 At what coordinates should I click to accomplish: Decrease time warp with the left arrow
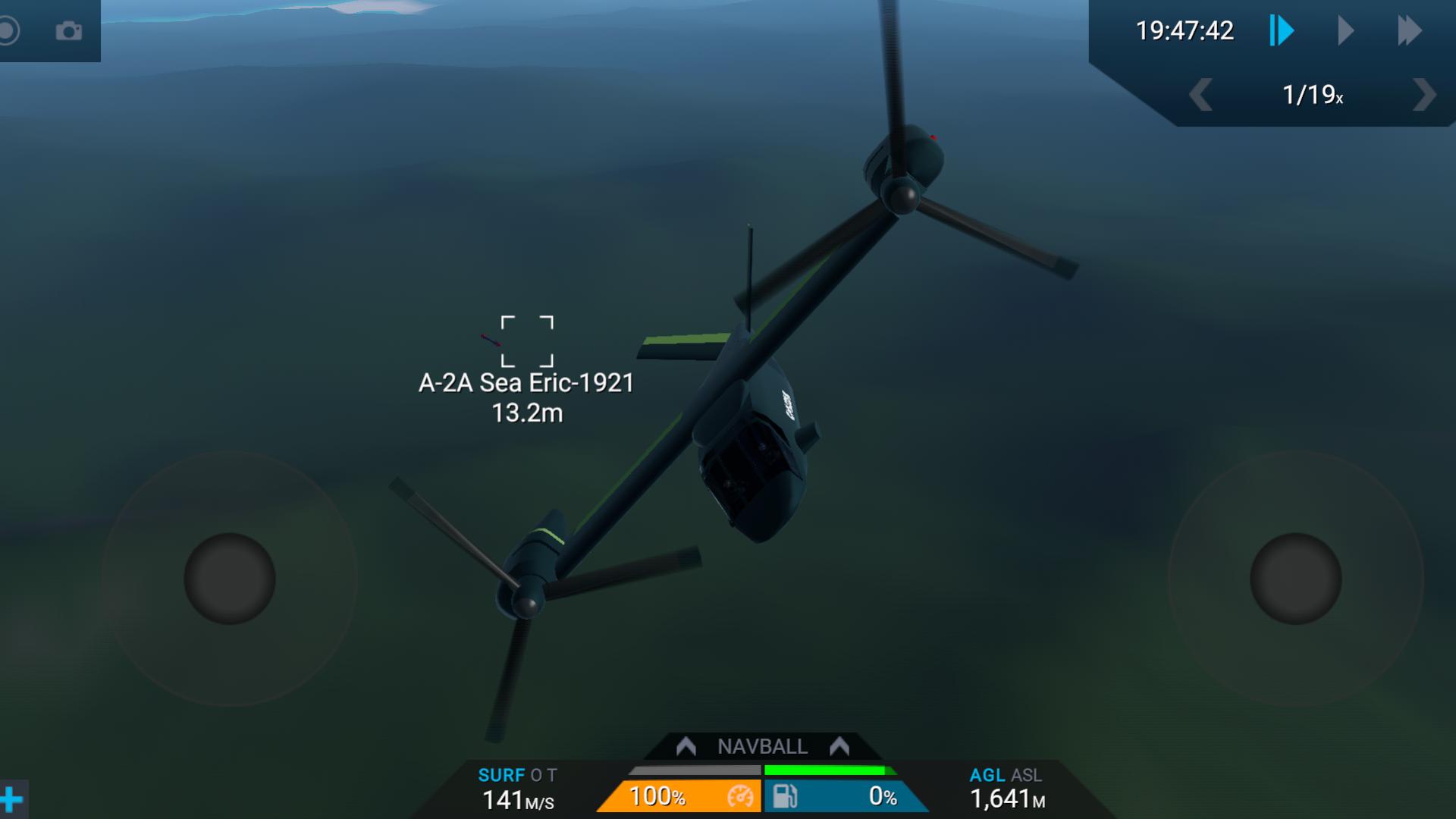point(1200,96)
